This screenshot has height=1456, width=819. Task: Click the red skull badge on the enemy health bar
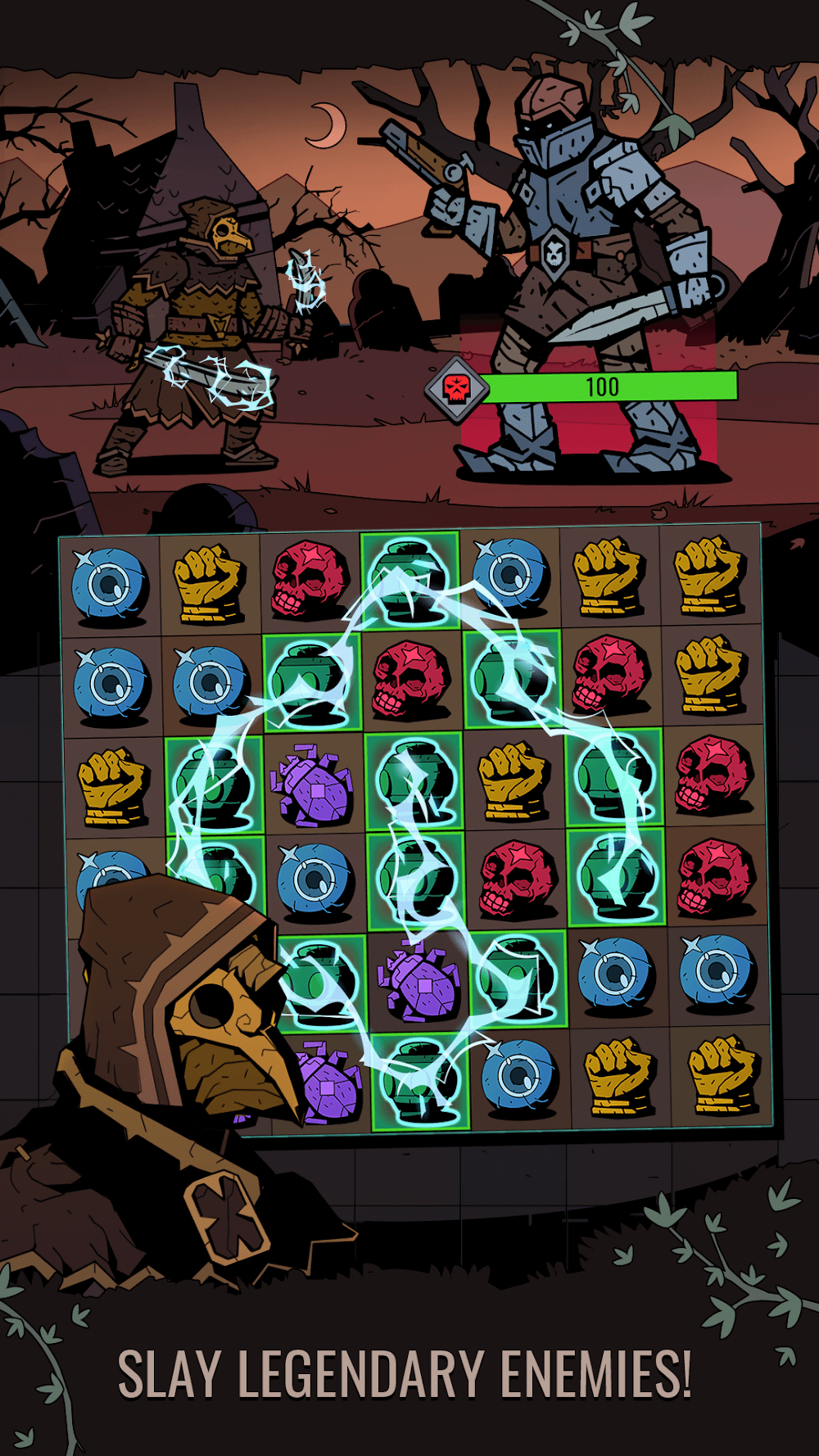455,387
